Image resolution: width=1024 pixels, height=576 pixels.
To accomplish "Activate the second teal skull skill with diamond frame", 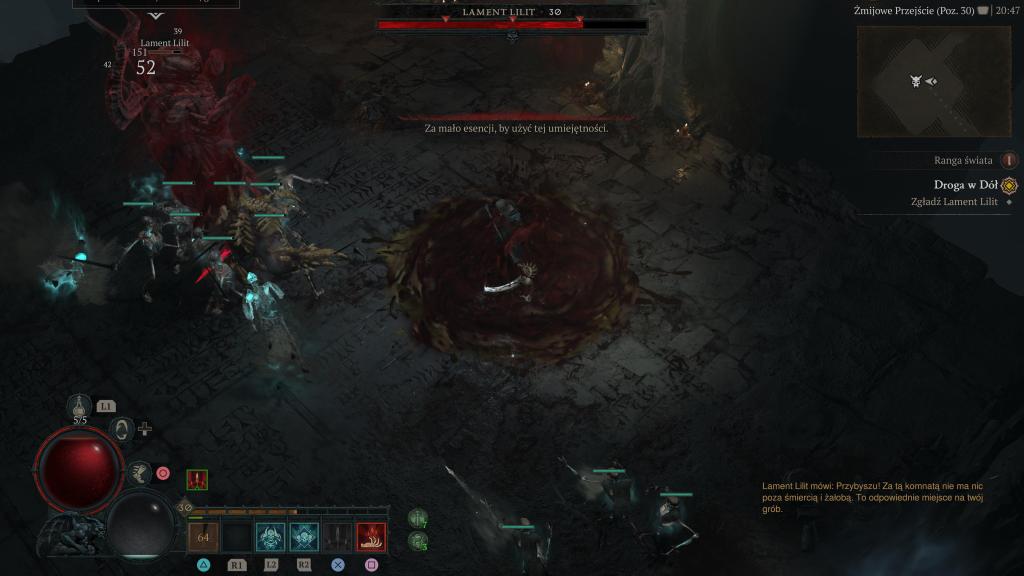I will click(x=304, y=537).
